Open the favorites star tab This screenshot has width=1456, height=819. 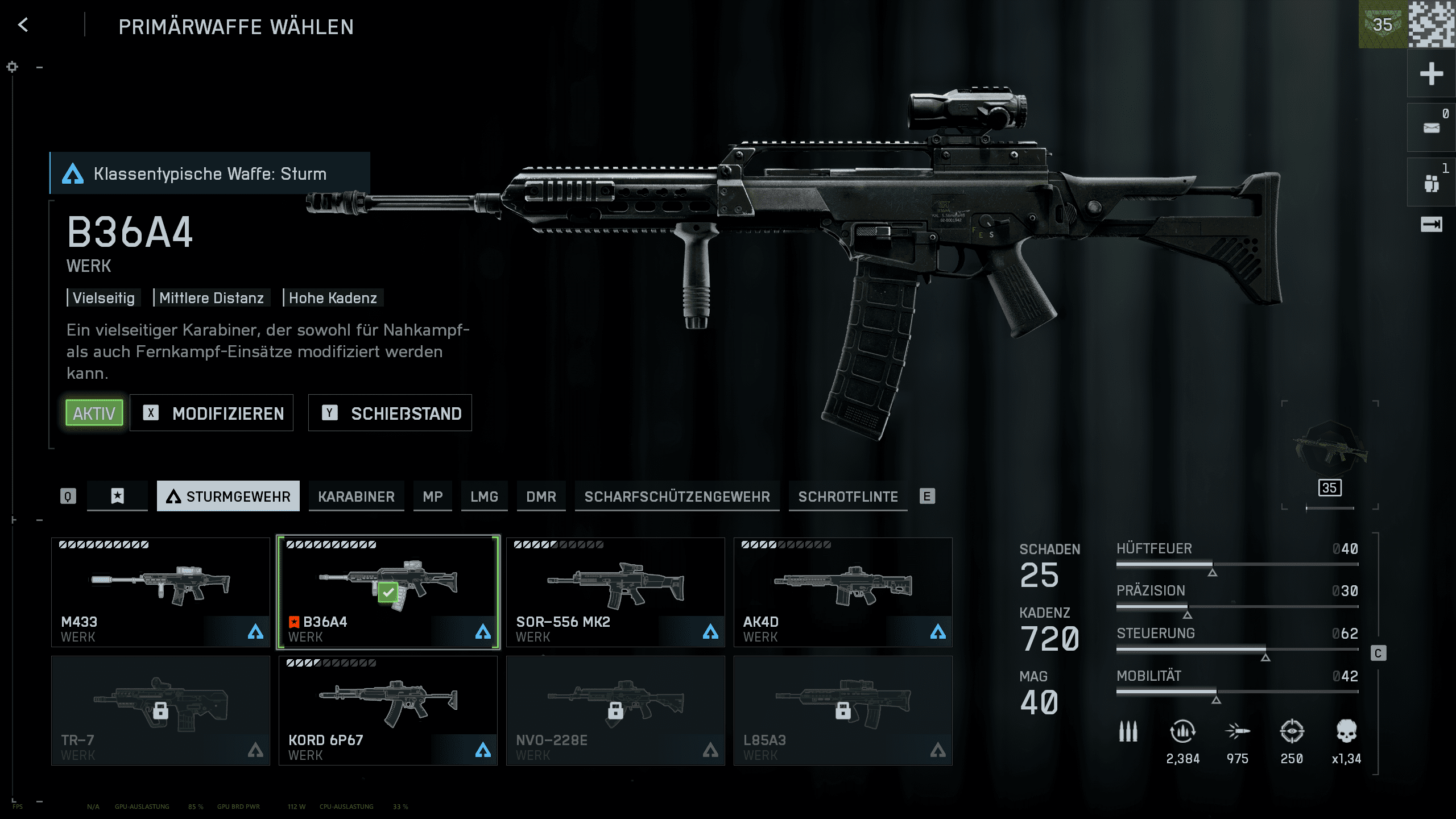point(117,497)
